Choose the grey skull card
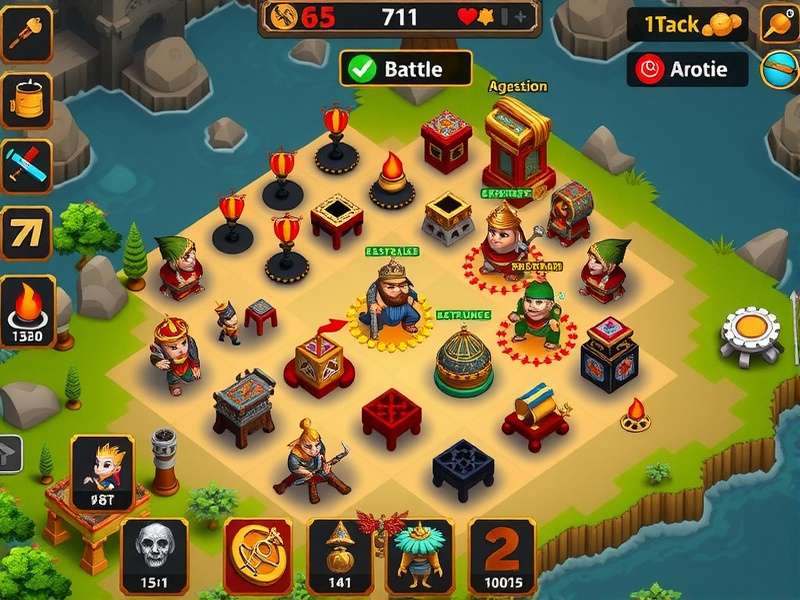 [x=154, y=555]
